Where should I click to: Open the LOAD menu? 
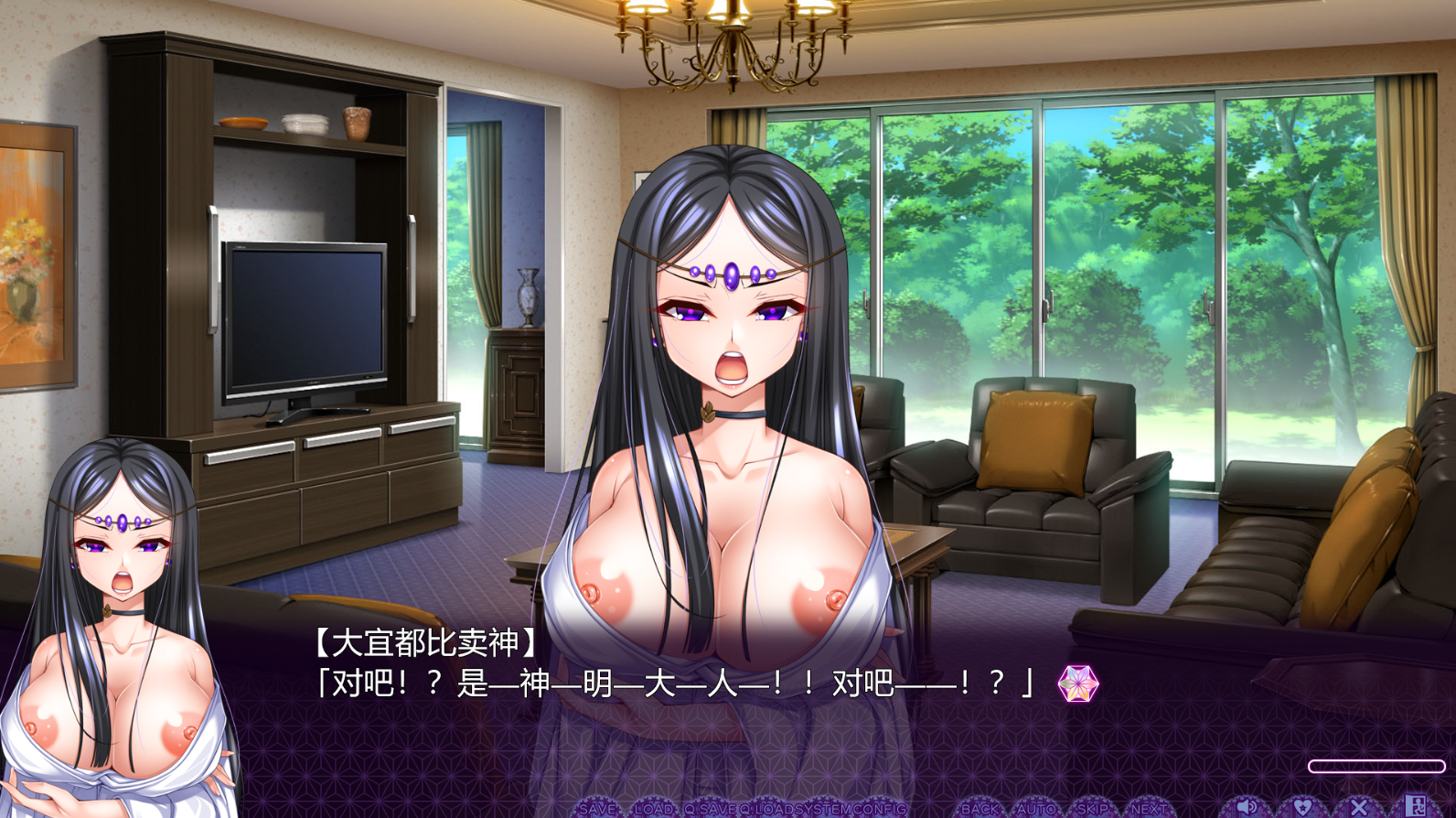click(653, 809)
